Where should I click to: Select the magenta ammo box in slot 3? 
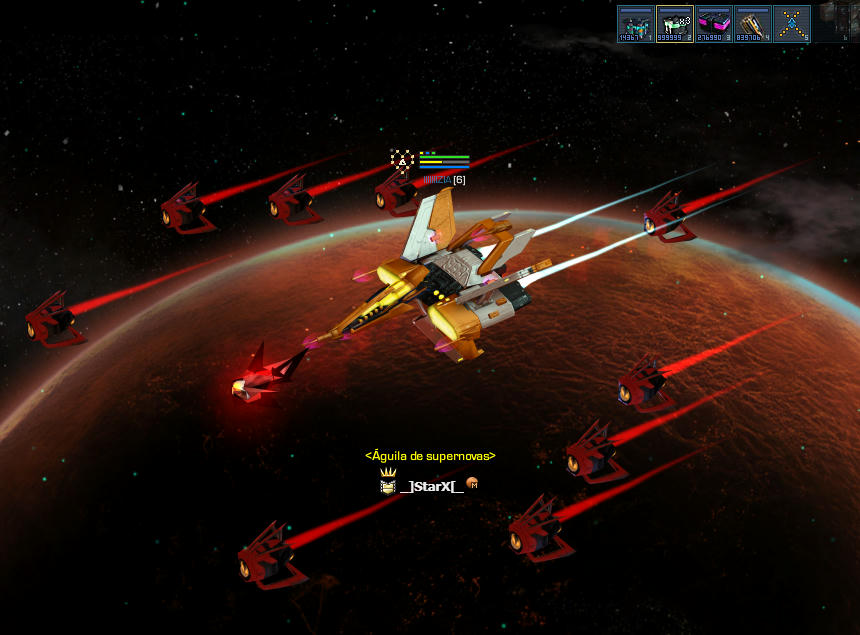[713, 24]
